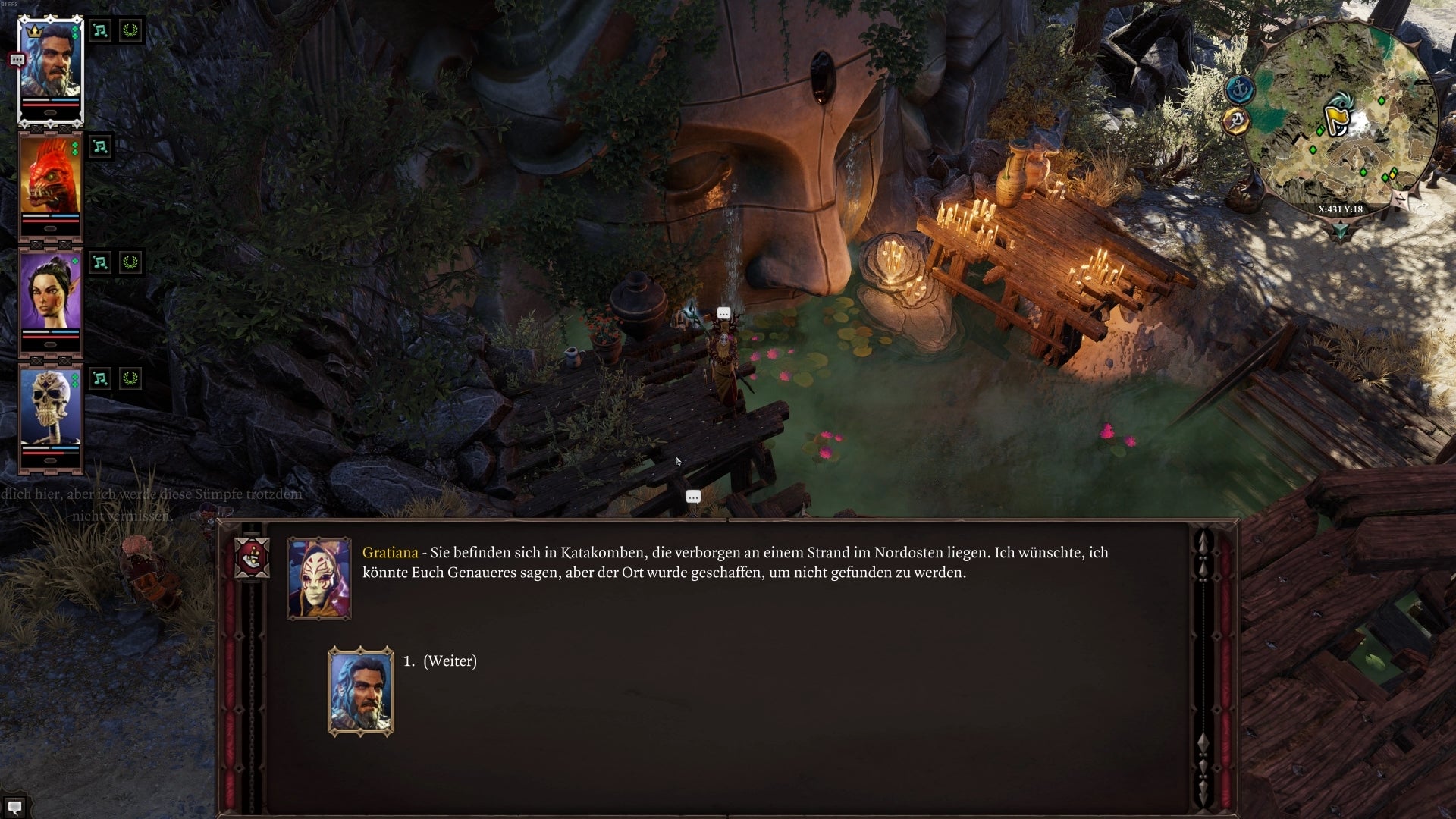Collapse the minimap via the teal arrow below it

point(1340,228)
